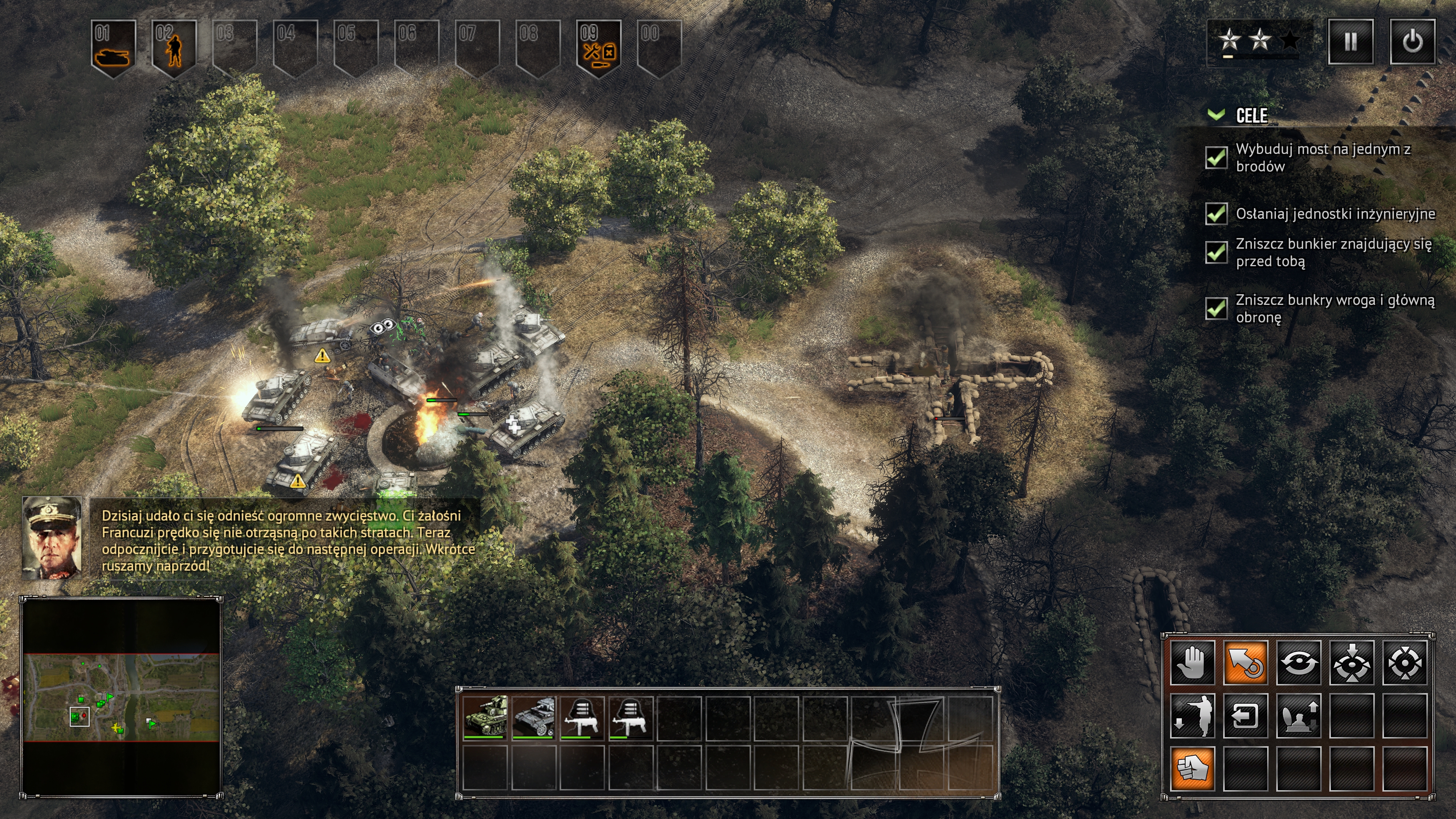Select the green light tank unit portrait
The height and width of the screenshot is (819, 1456).
point(485,717)
